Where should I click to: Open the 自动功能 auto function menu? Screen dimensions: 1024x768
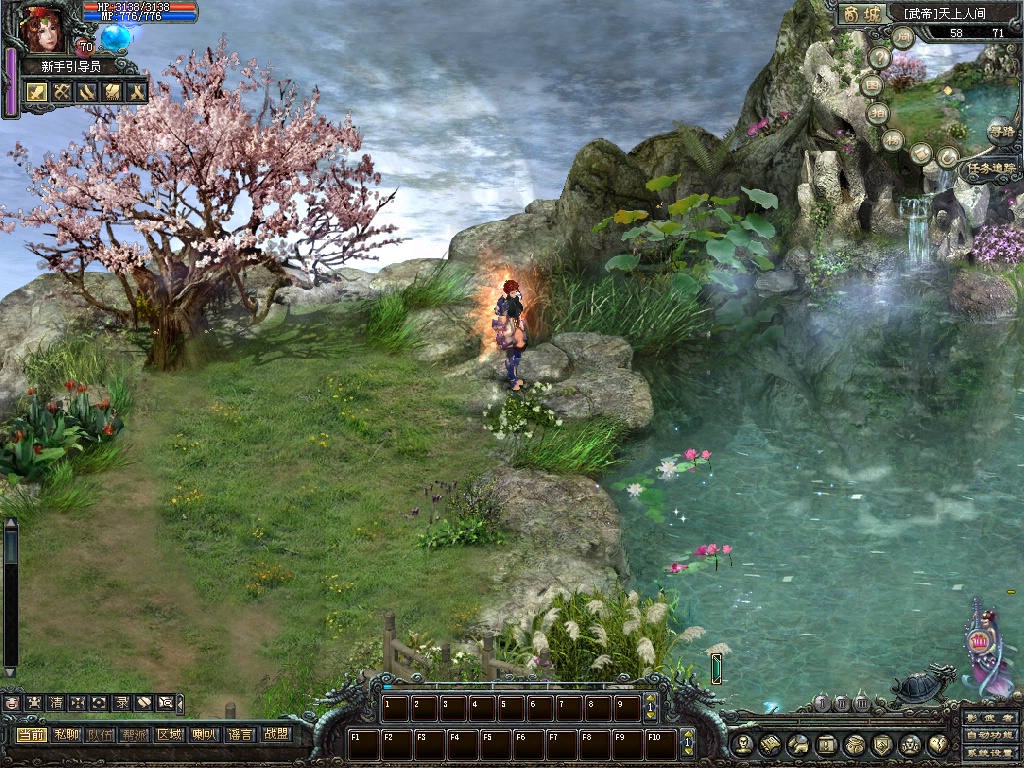click(990, 735)
